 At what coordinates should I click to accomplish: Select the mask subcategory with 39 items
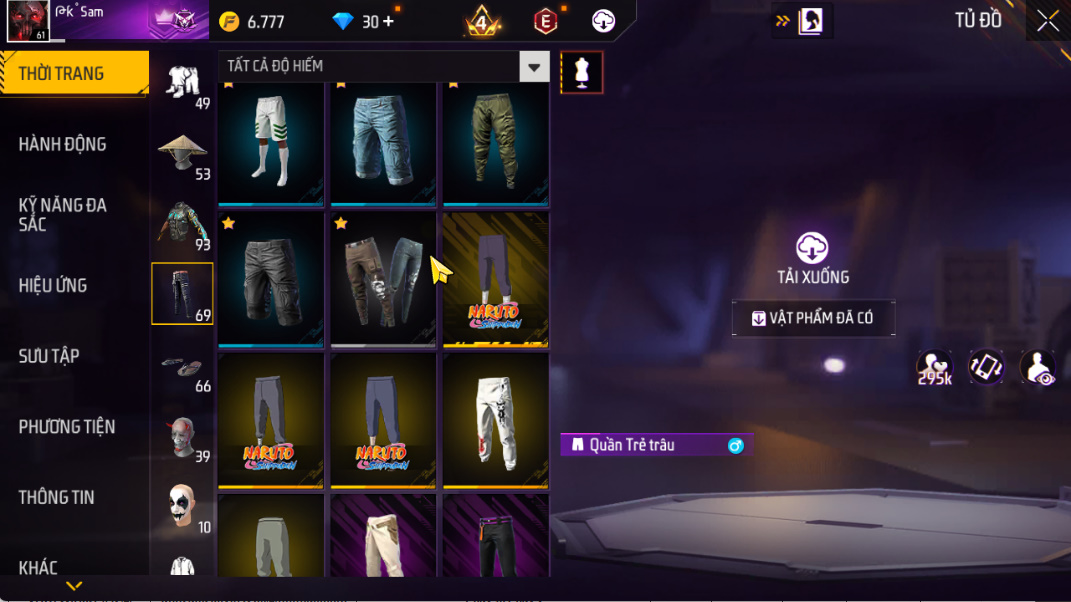tap(182, 436)
